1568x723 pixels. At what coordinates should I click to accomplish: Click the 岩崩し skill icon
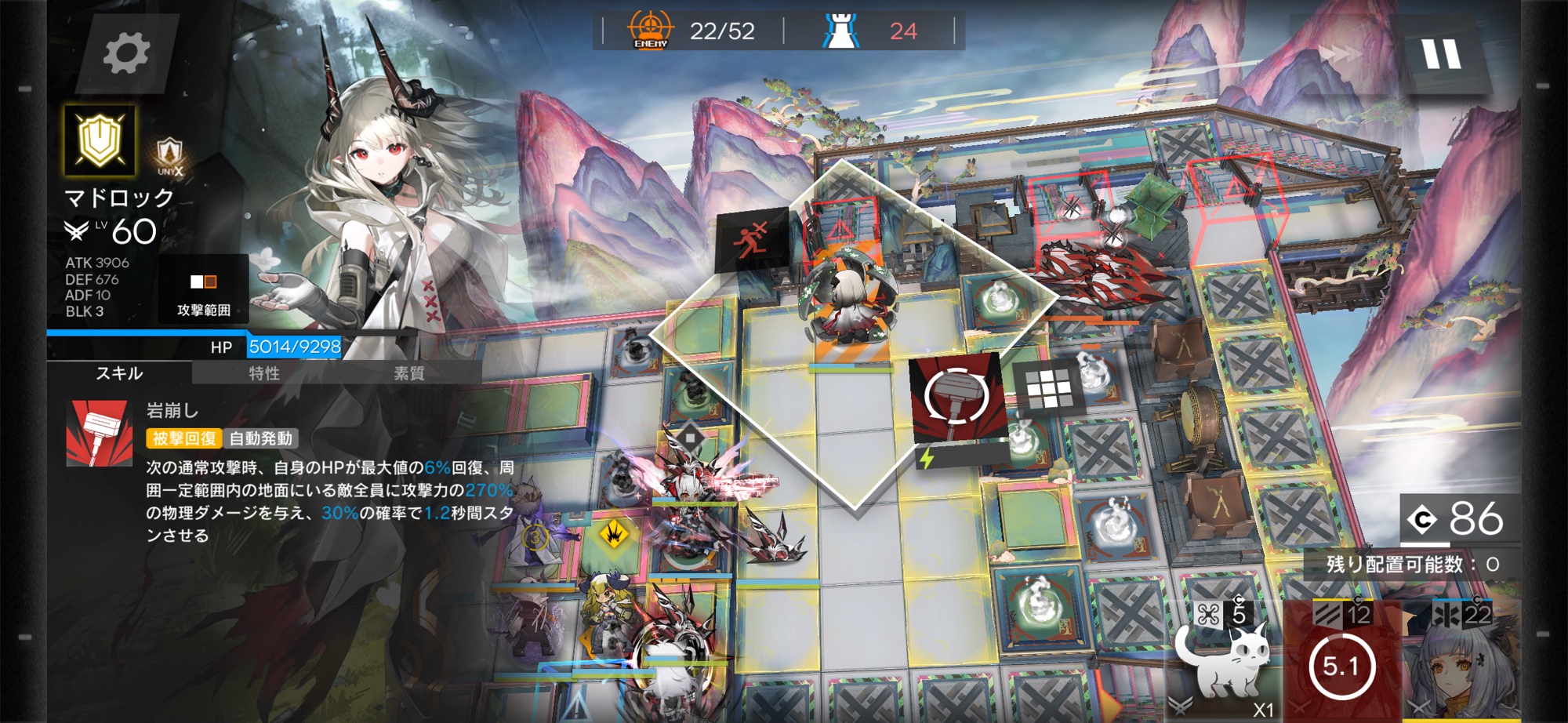click(x=100, y=434)
